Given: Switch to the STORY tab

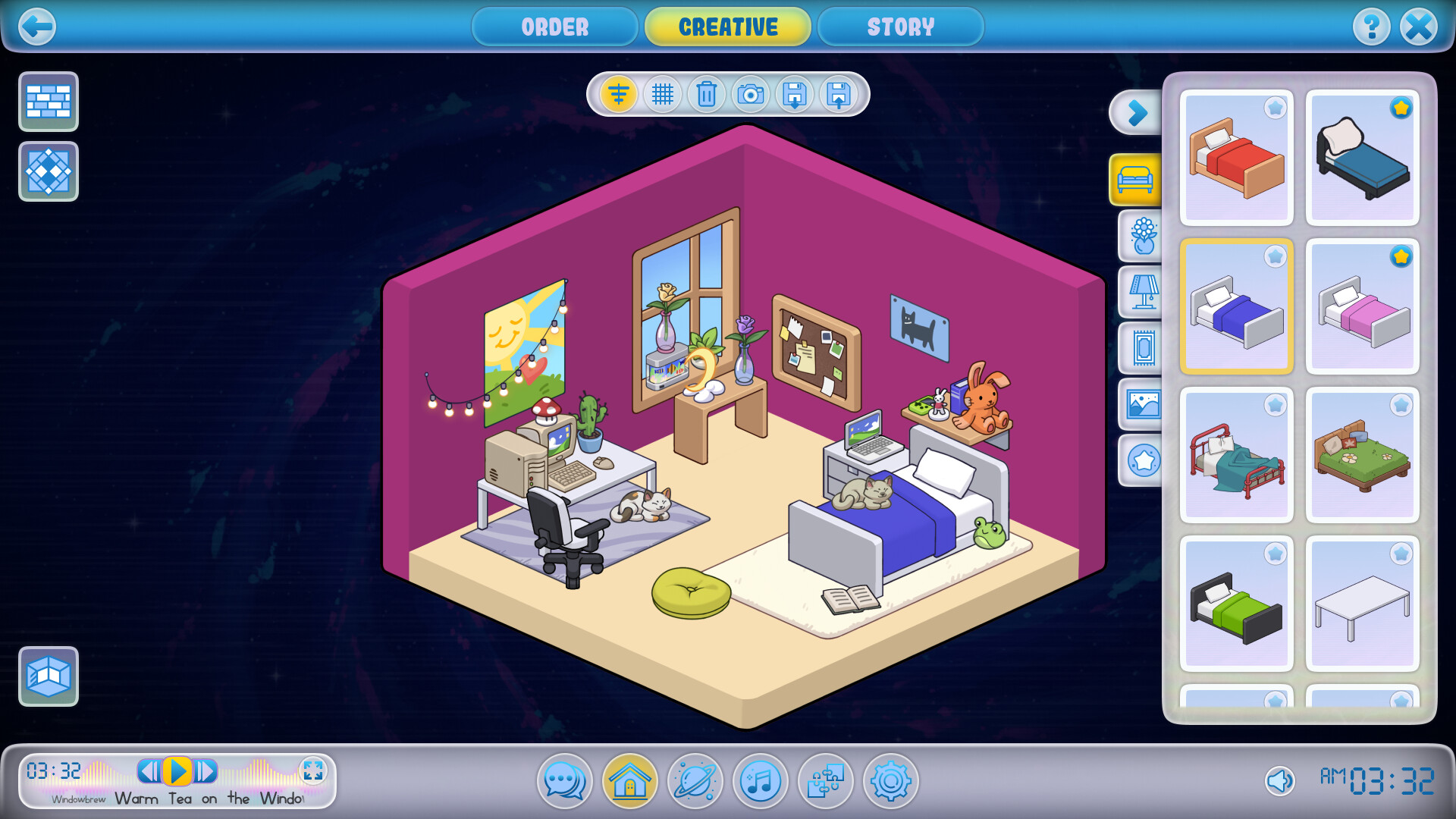Looking at the screenshot, I should (x=900, y=27).
